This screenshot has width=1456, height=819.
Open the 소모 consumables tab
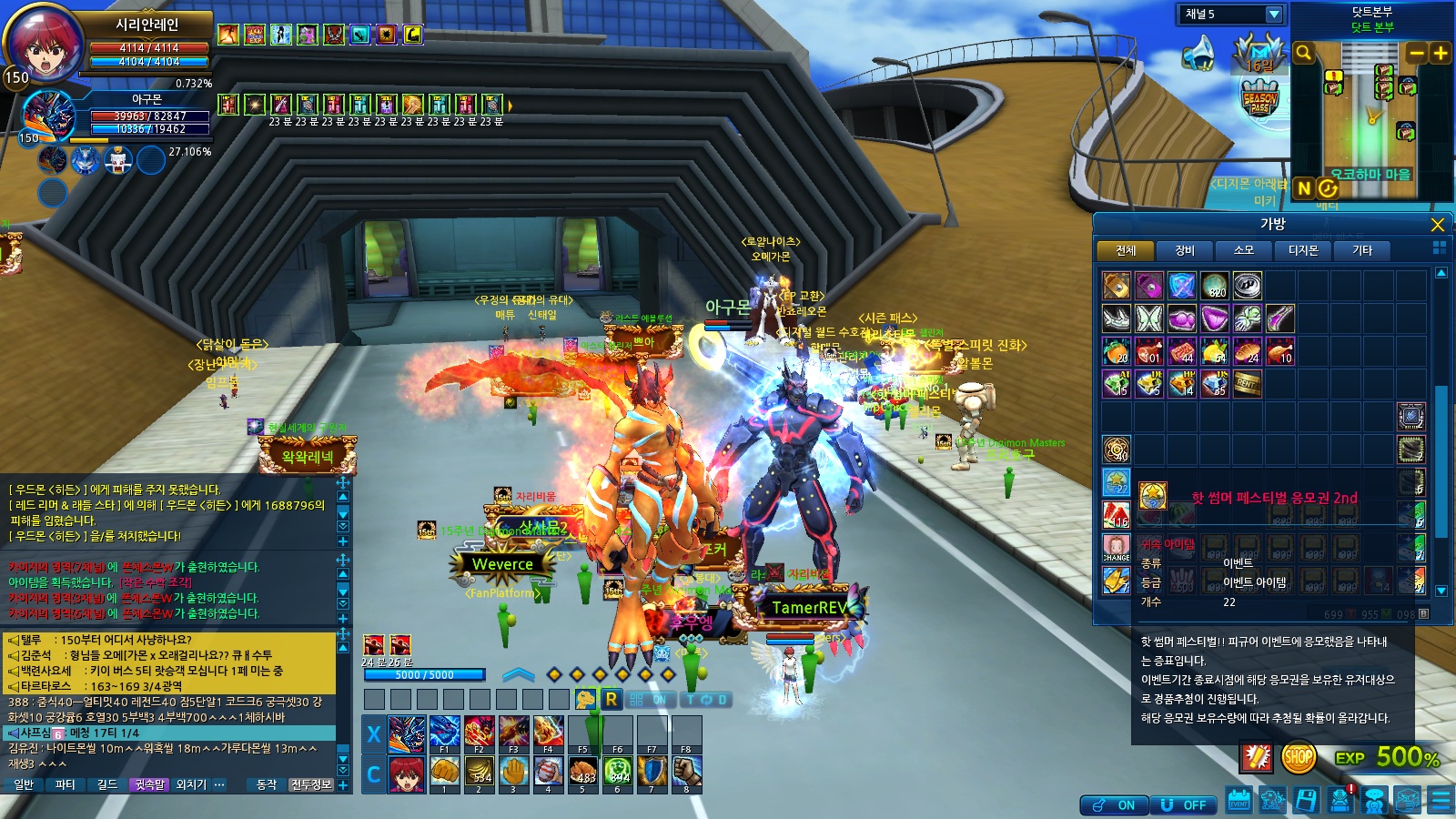(1244, 250)
